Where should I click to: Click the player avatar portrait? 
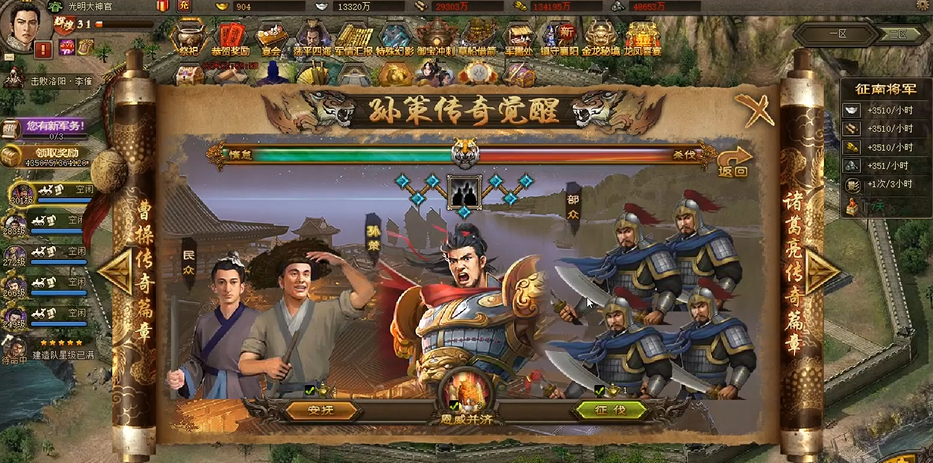point(26,27)
